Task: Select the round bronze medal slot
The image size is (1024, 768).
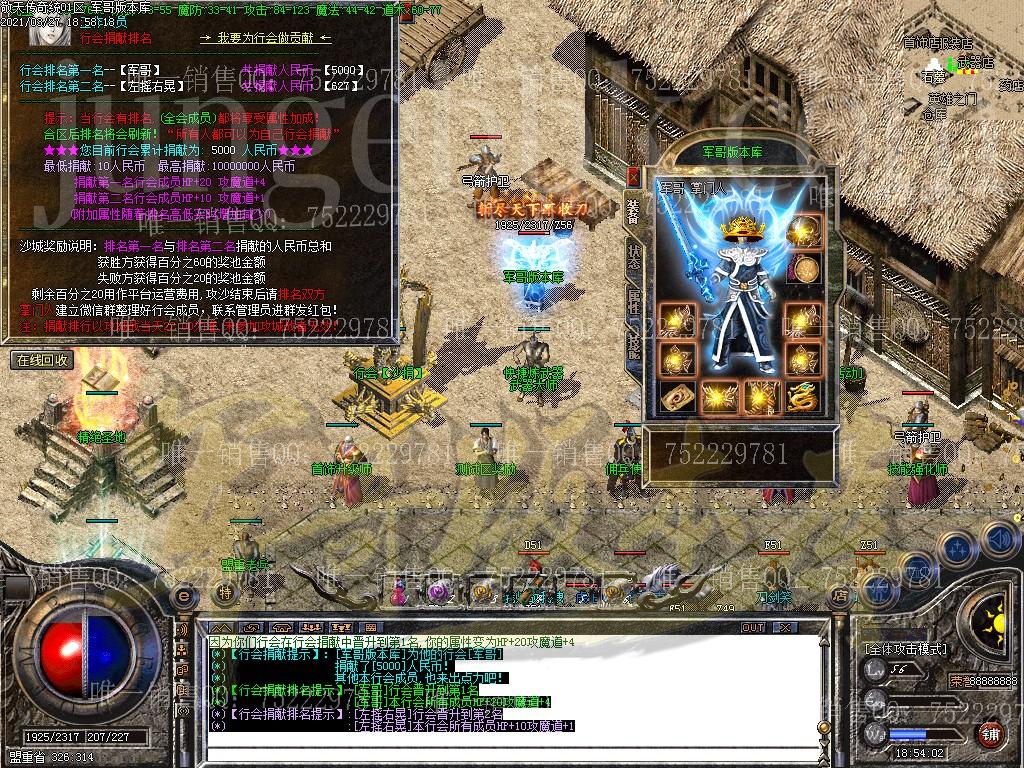Action: 803,268
